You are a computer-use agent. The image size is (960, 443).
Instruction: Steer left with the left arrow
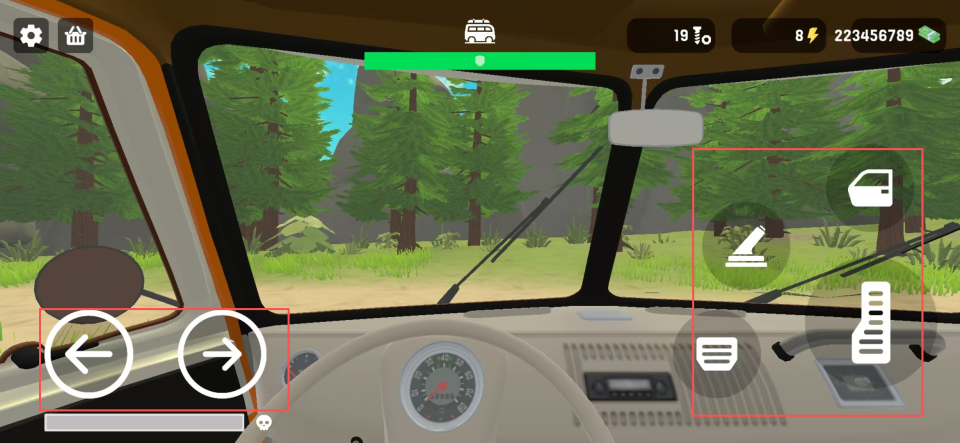coord(88,354)
